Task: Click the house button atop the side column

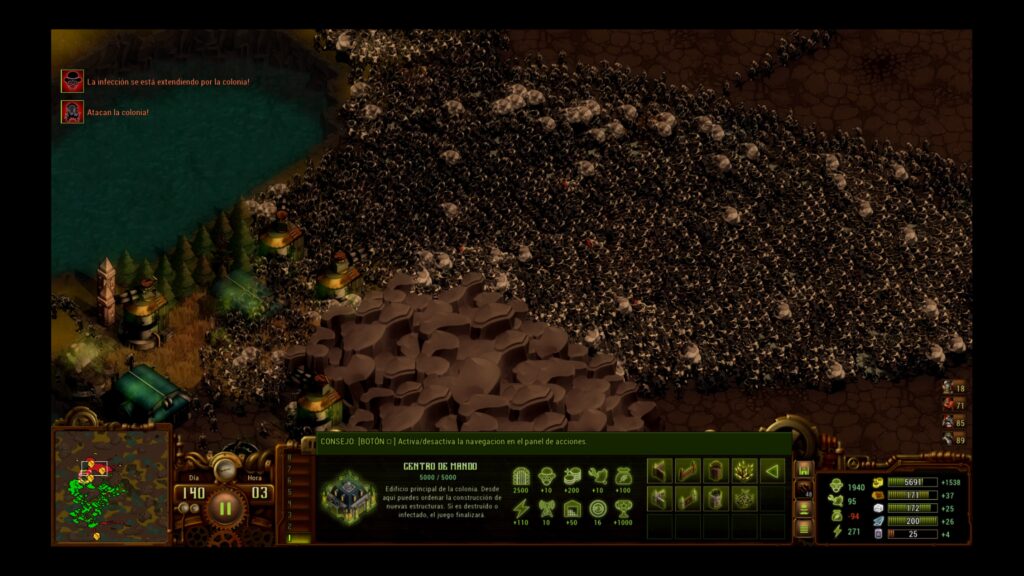Action: pyautogui.click(x=803, y=468)
